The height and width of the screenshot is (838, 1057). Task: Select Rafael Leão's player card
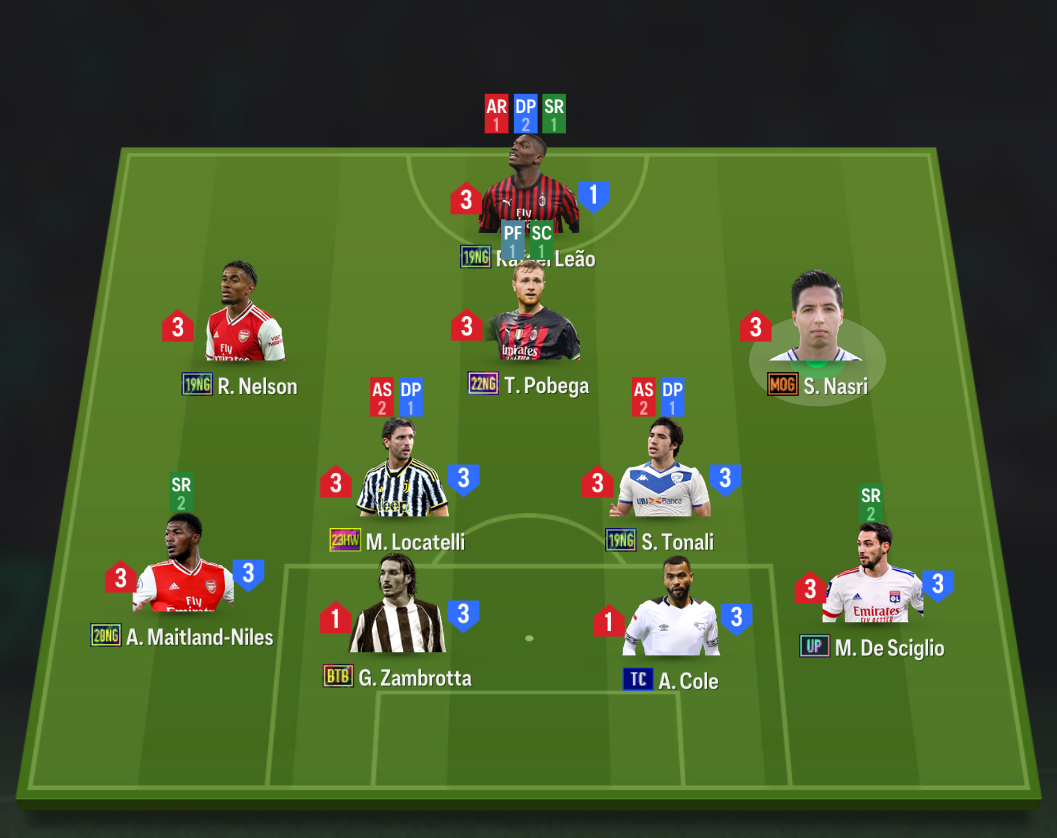point(528,190)
